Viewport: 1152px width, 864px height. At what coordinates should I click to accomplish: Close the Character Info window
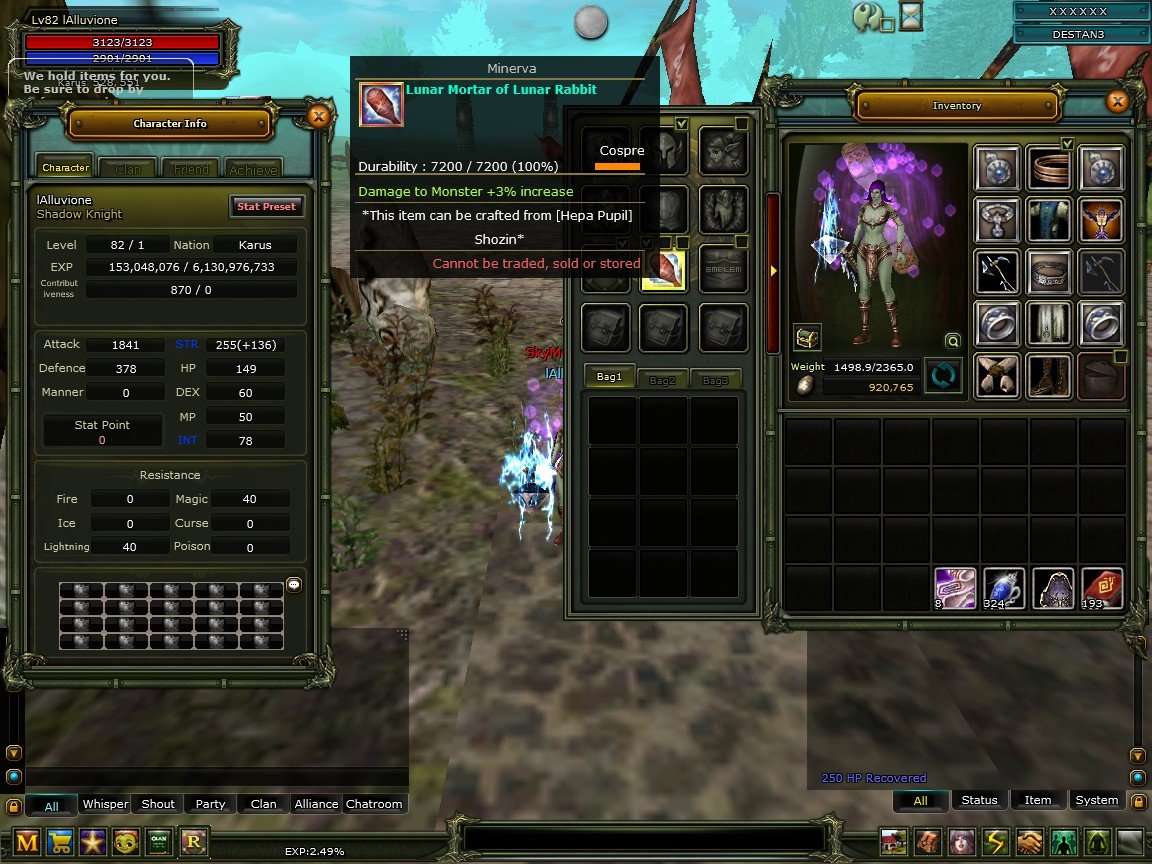point(318,116)
